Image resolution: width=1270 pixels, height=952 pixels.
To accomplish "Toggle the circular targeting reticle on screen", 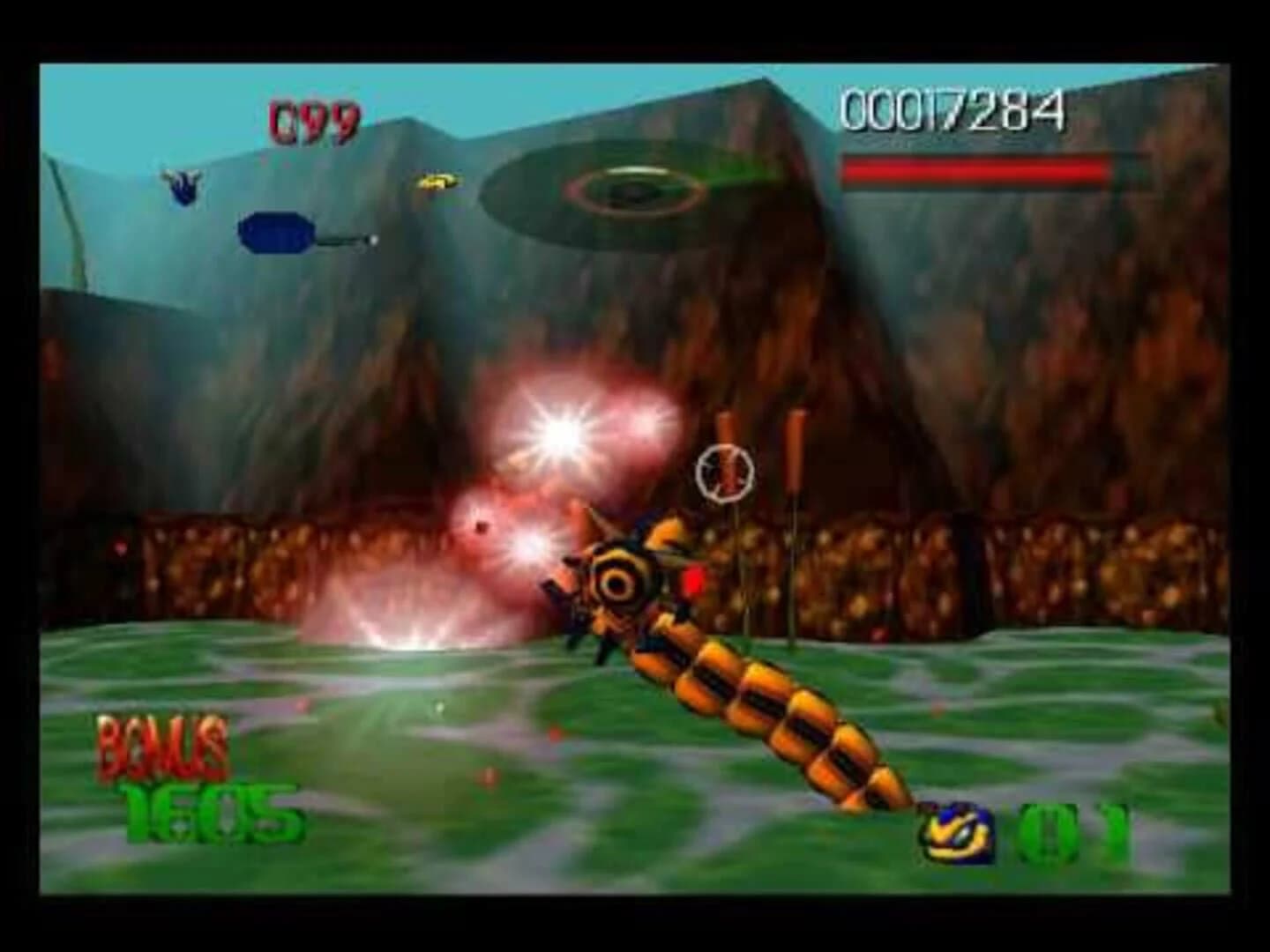I will (725, 473).
